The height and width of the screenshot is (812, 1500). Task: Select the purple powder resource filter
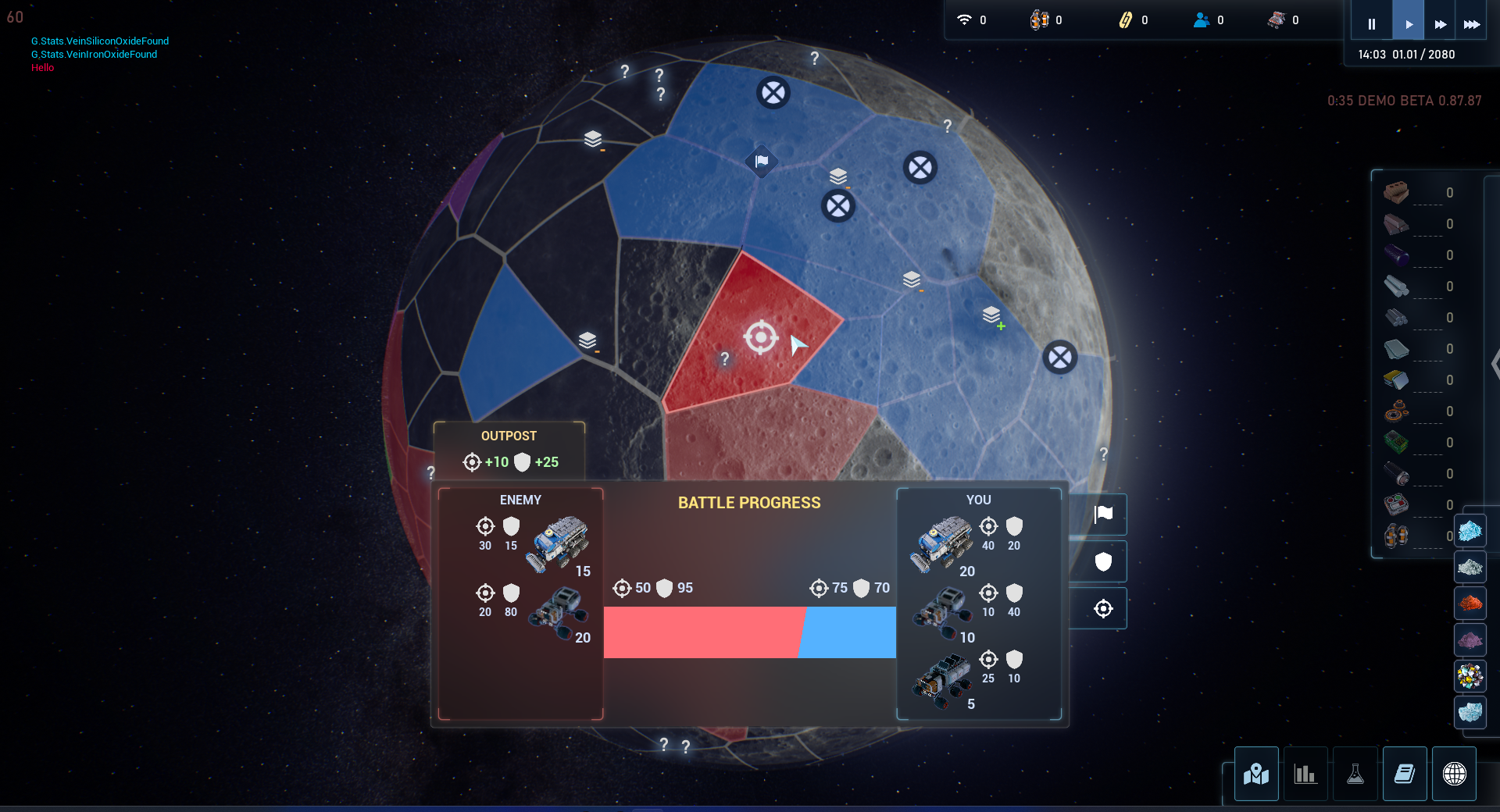coord(1470,640)
